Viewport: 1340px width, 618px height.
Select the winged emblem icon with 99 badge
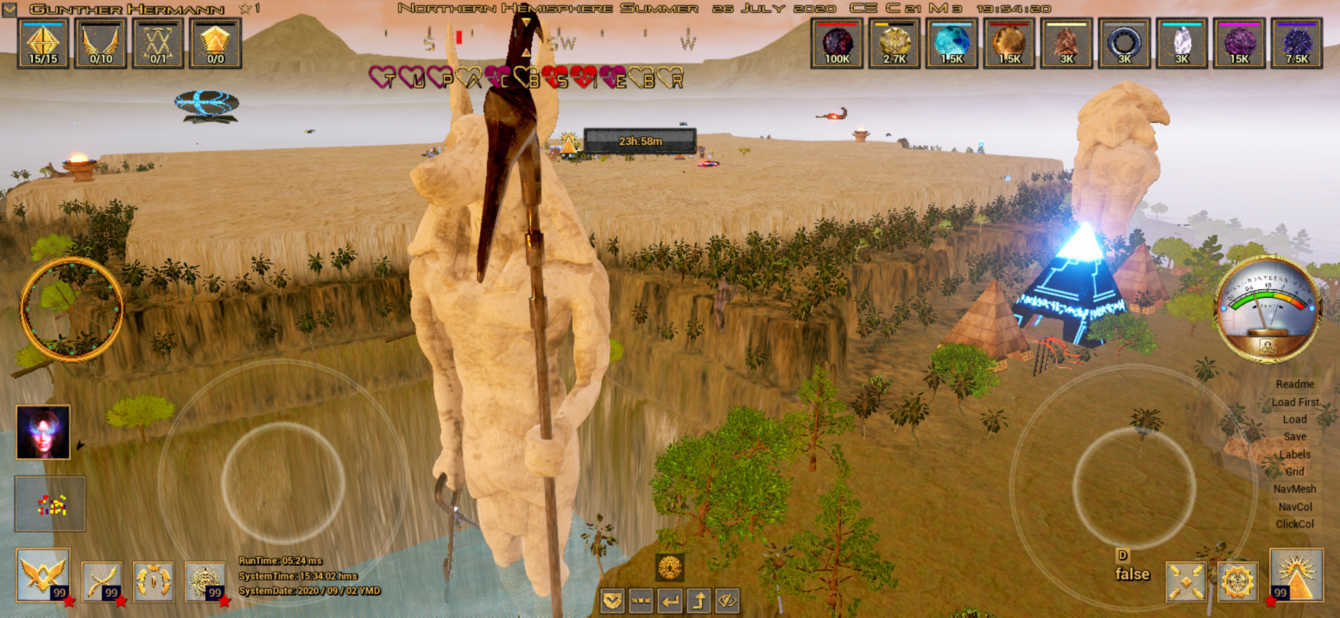pos(43,575)
